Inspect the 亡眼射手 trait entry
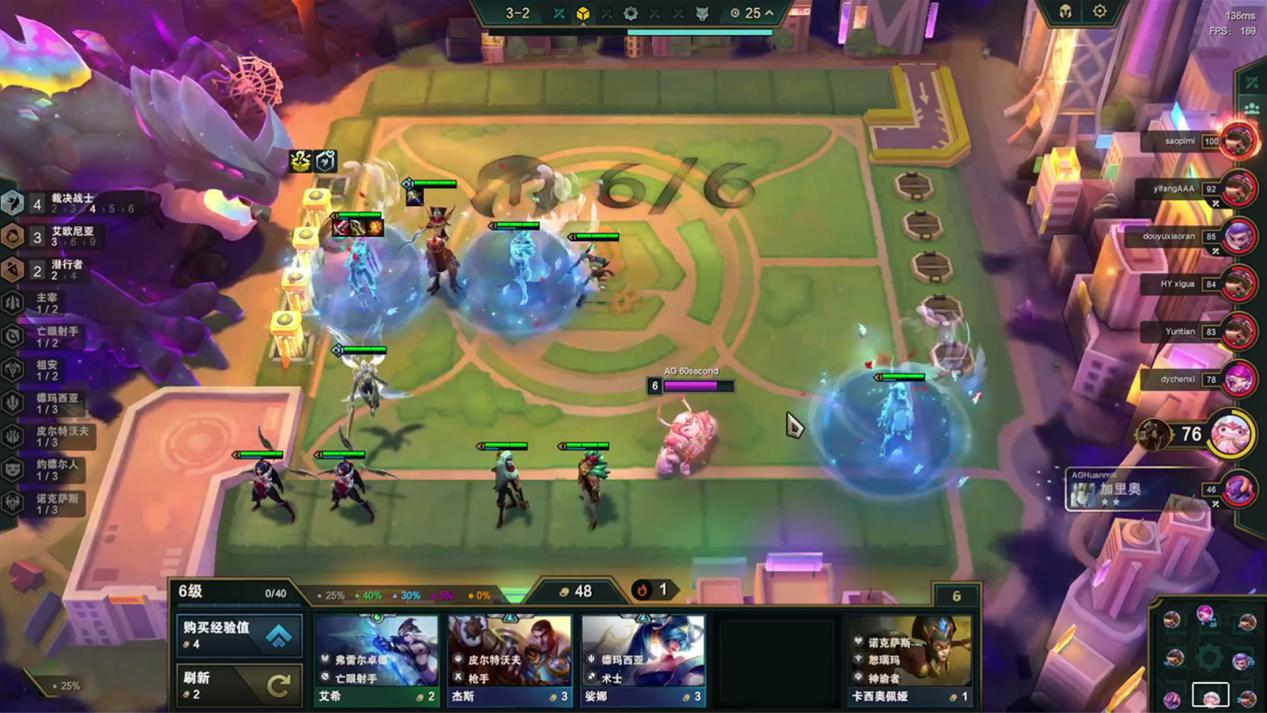1267x713 pixels. [x=55, y=336]
